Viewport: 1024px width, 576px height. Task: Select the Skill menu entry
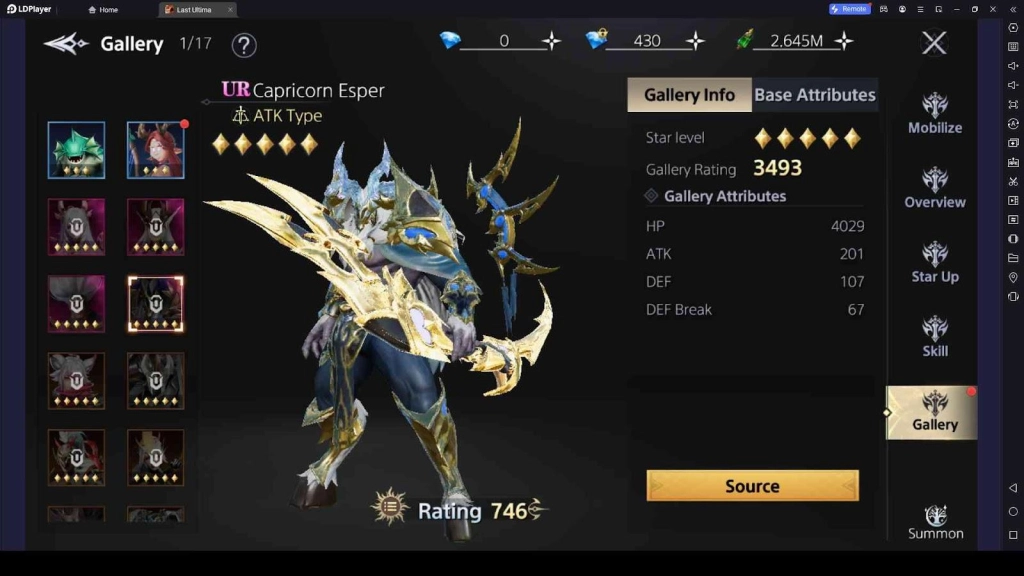click(935, 336)
